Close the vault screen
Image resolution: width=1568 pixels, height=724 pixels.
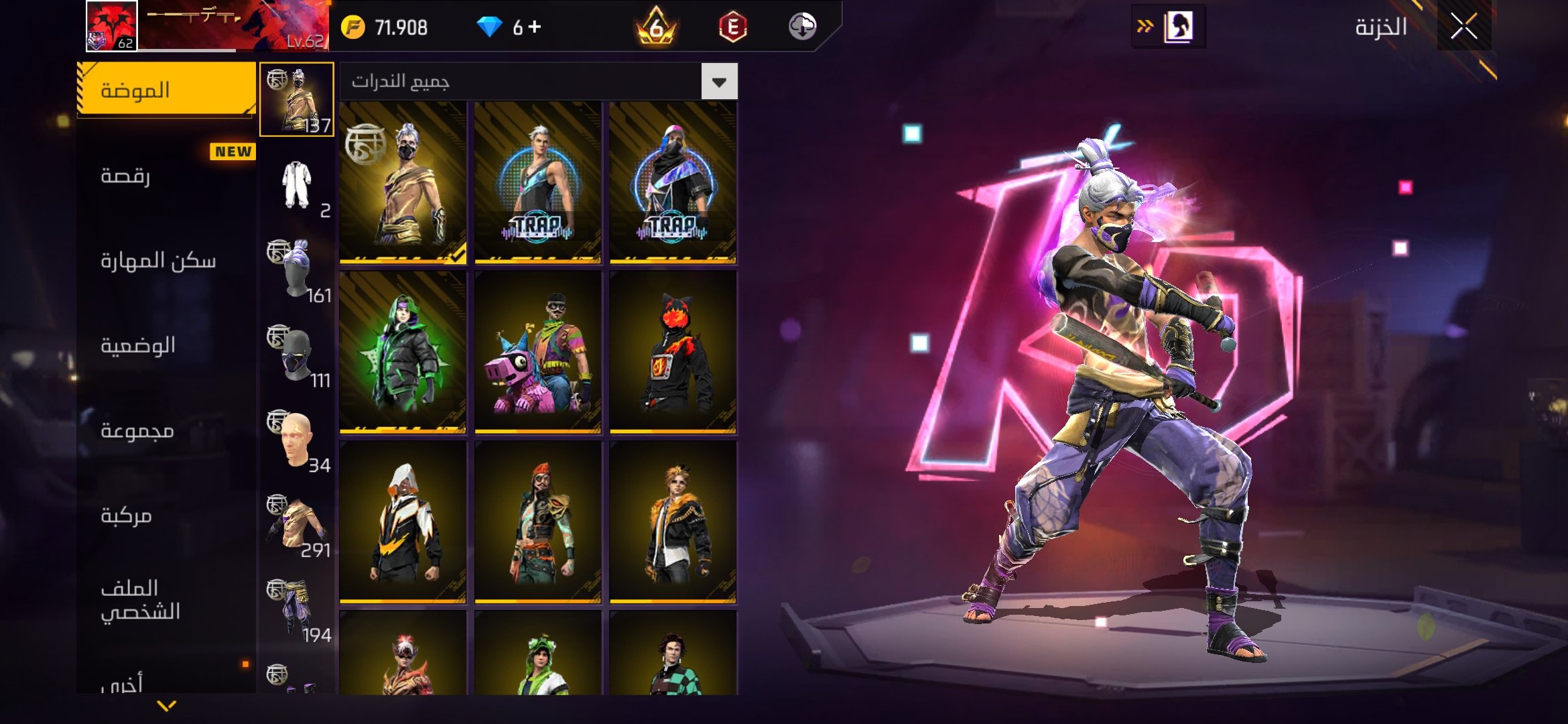point(1463,27)
